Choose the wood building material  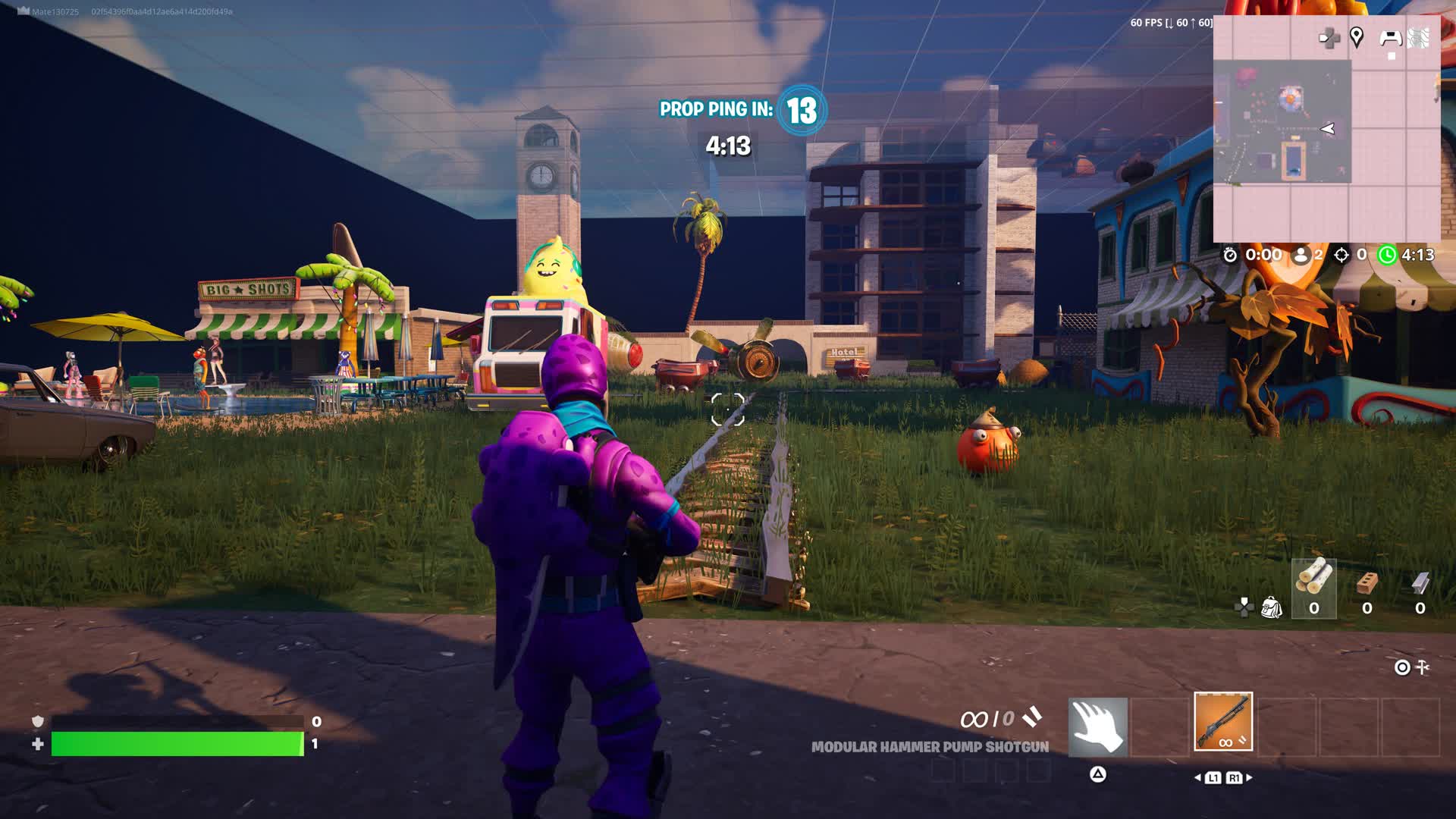[x=1313, y=587]
